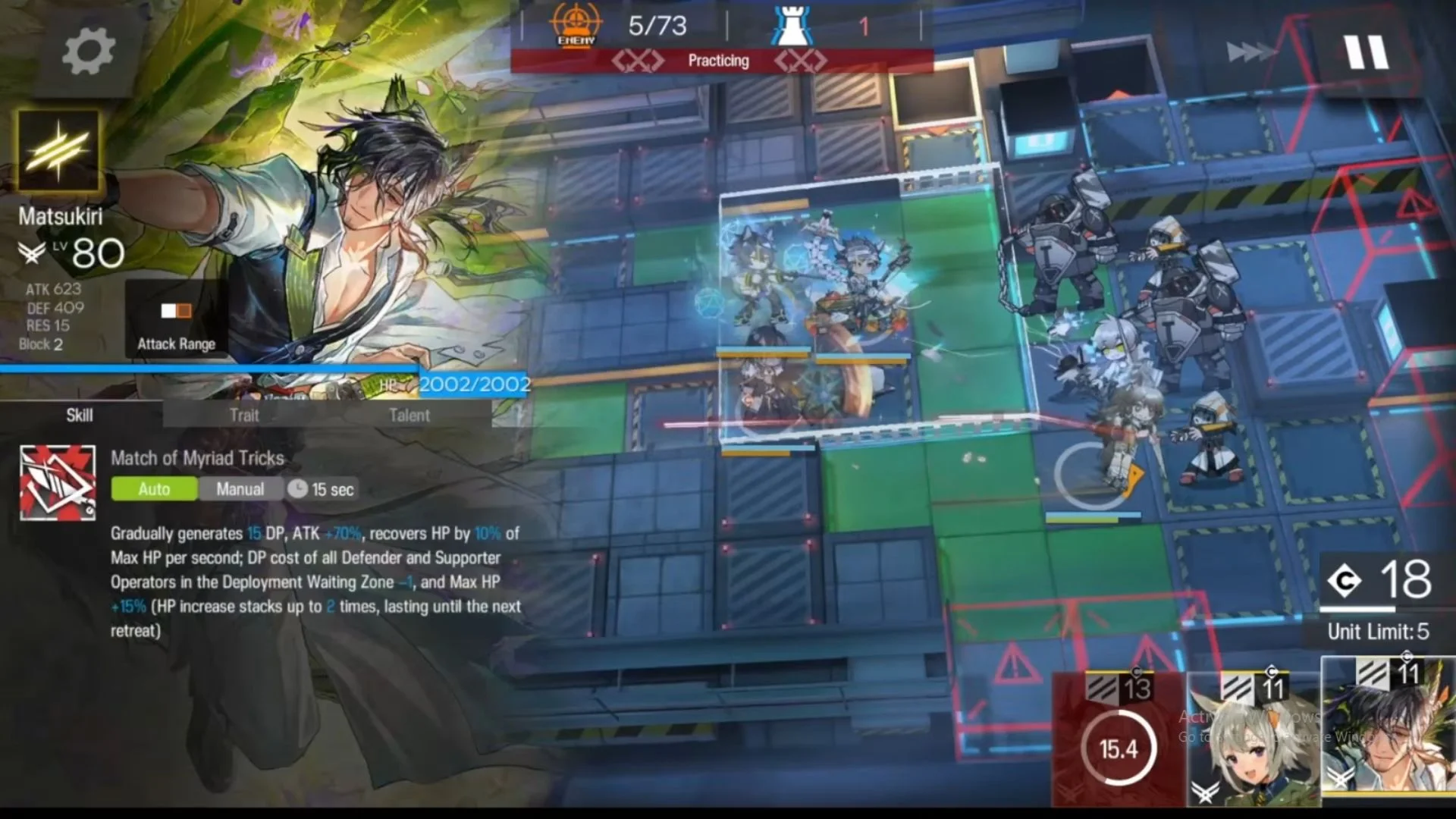The image size is (1456, 819).
Task: Set skill activation to Manual
Action: [240, 489]
